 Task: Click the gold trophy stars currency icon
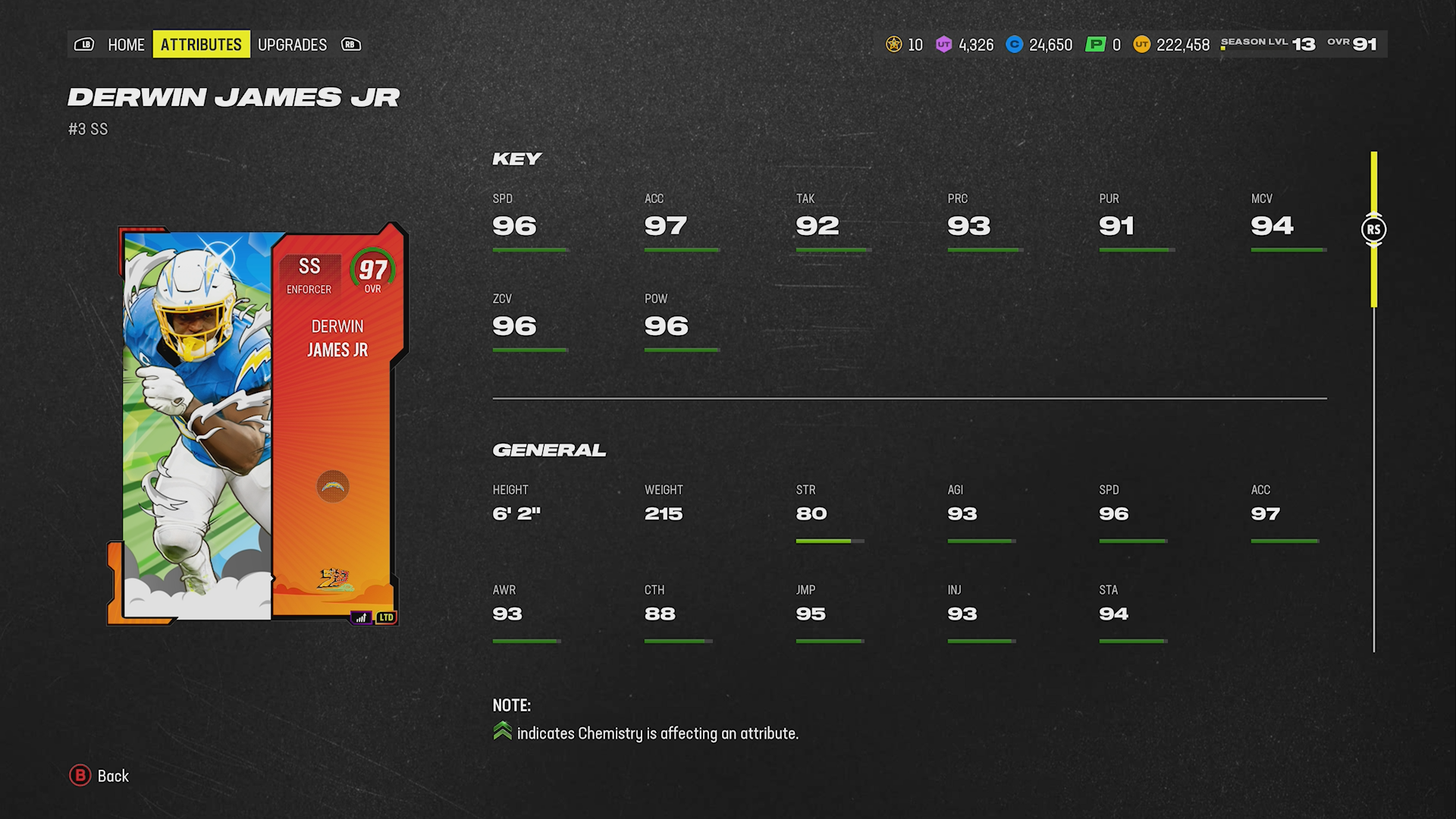click(894, 45)
